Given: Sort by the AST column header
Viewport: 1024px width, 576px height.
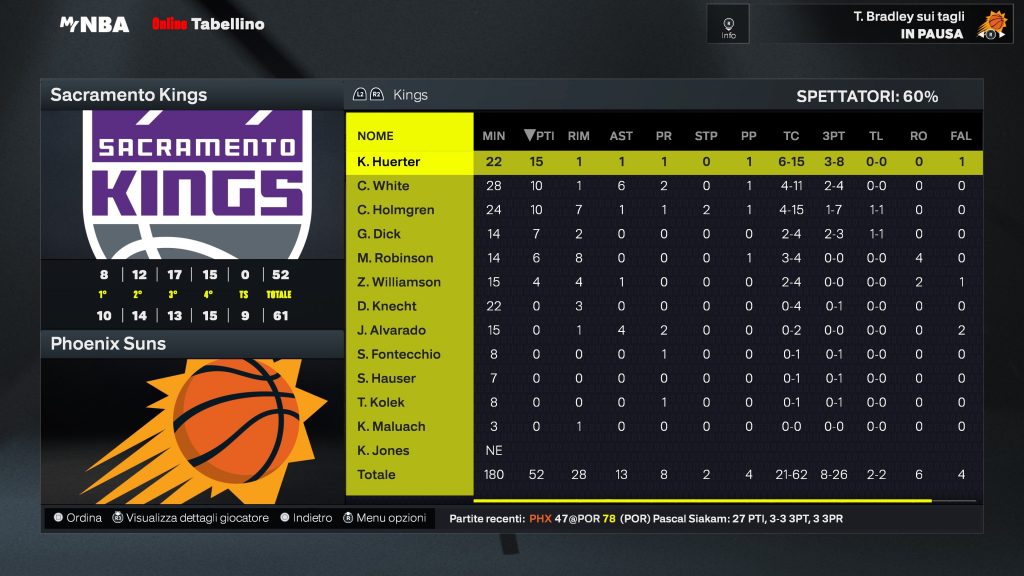Looking at the screenshot, I should 621,136.
